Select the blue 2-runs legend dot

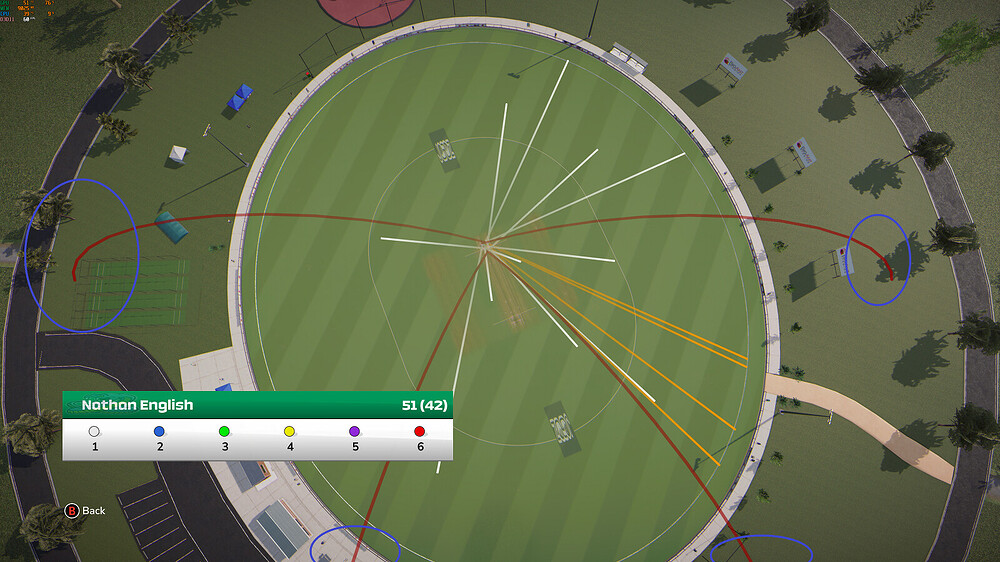pos(160,431)
